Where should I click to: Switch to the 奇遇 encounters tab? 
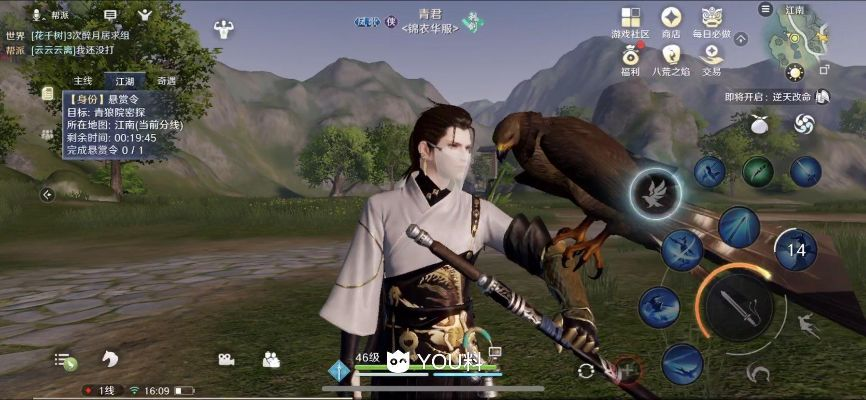pyautogui.click(x=167, y=81)
